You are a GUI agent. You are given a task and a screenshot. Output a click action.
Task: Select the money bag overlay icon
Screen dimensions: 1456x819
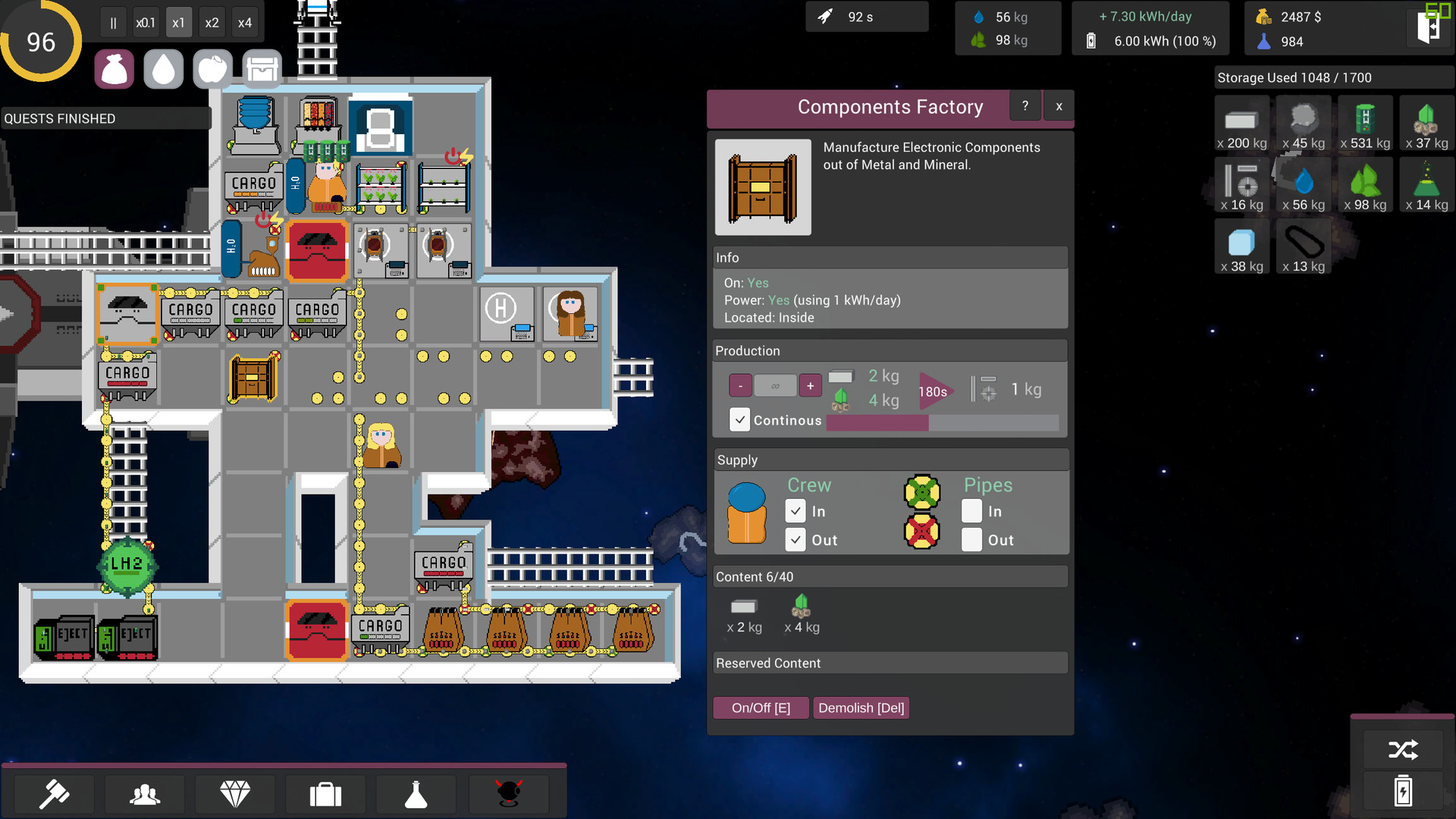pos(114,68)
